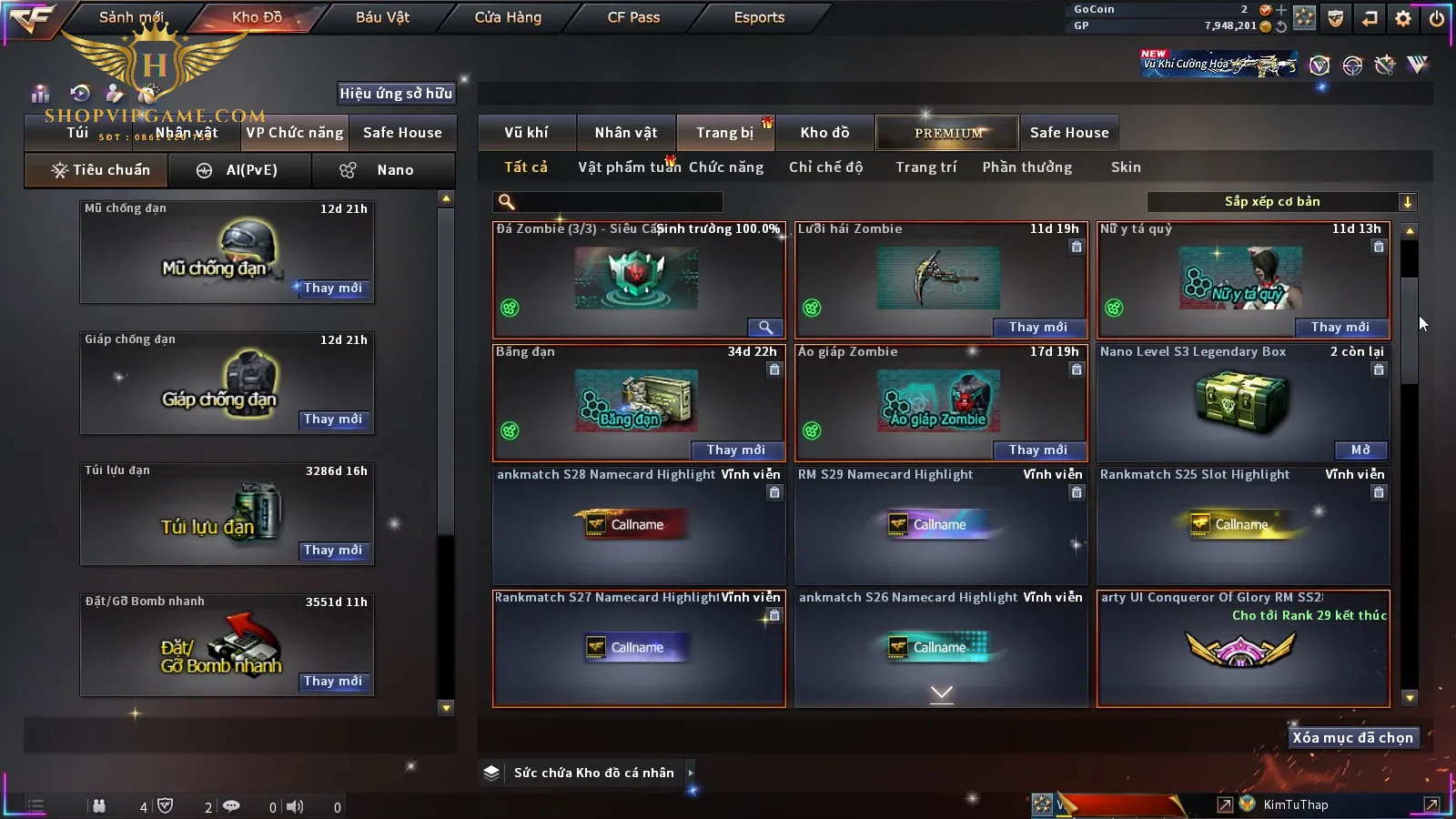Click the power quit icon
Image resolution: width=1456 pixels, height=819 pixels.
(x=1437, y=18)
